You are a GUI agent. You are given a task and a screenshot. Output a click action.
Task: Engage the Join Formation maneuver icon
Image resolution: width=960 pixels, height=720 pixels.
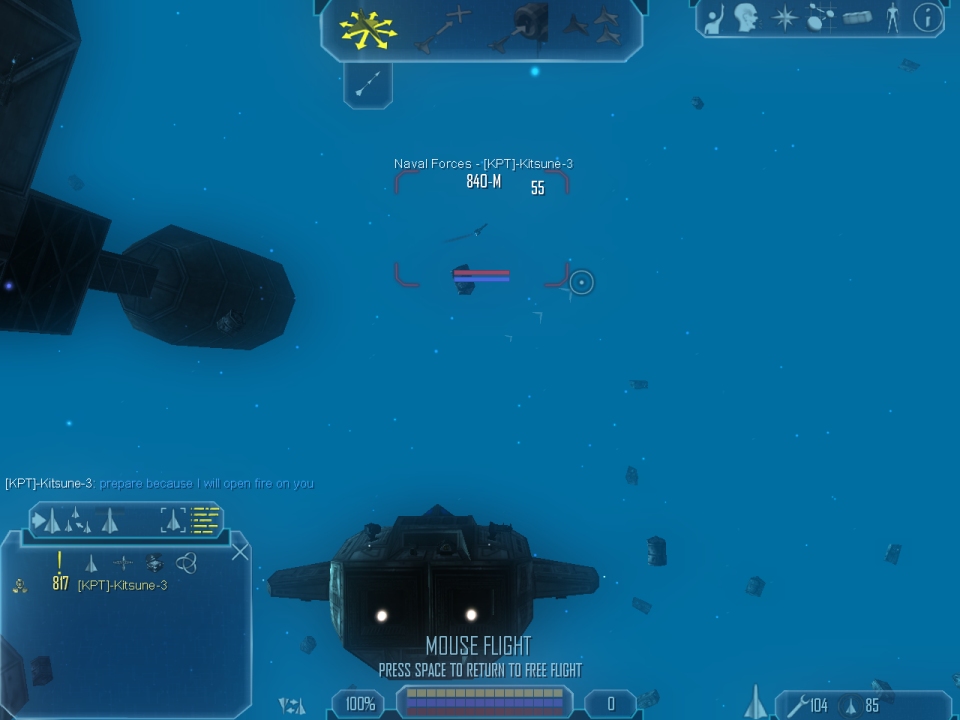596,27
